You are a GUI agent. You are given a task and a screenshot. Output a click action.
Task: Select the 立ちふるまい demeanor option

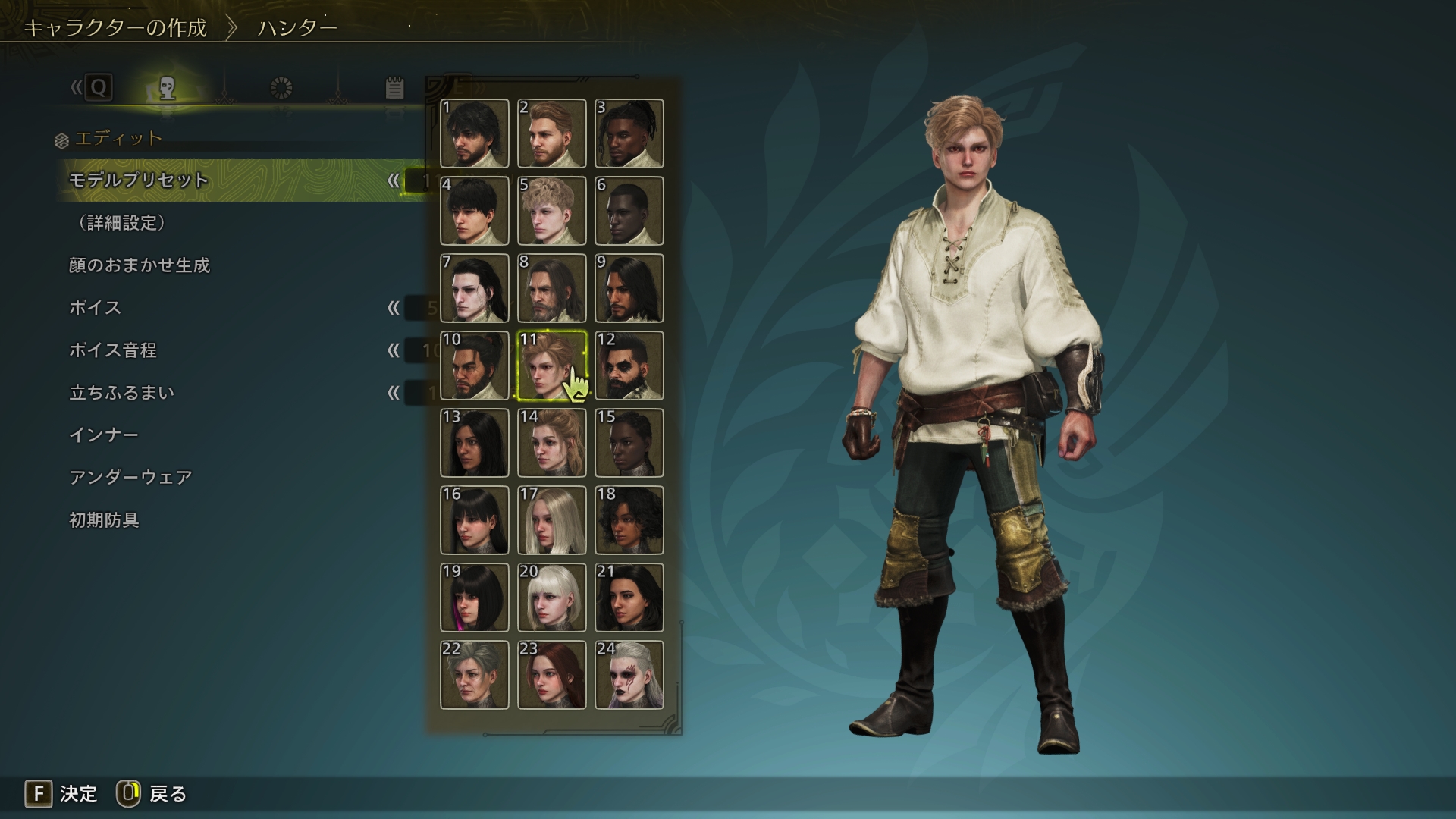[x=122, y=393]
